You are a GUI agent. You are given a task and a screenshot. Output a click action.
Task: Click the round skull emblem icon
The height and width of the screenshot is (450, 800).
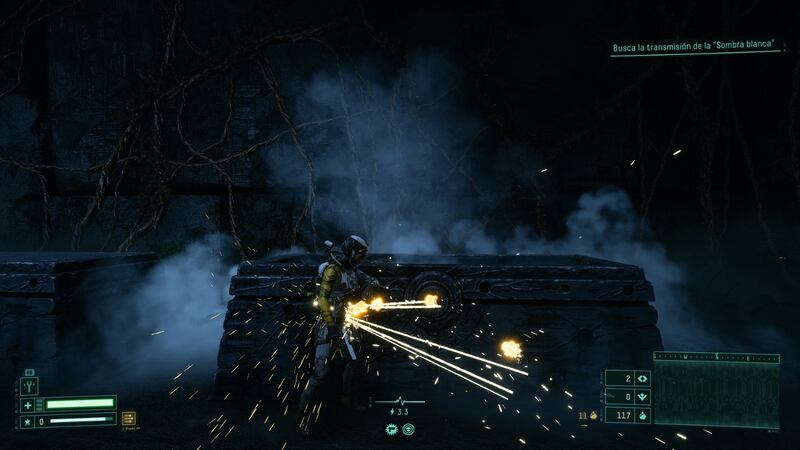(x=409, y=429)
